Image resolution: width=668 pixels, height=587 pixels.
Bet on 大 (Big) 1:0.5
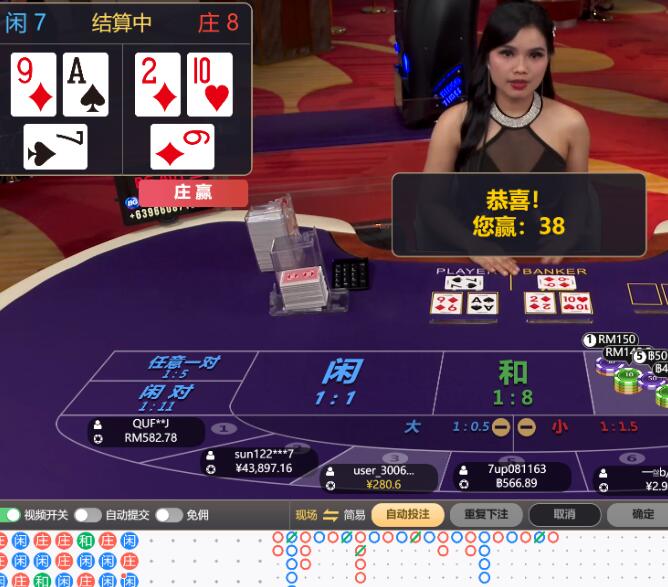(x=412, y=427)
